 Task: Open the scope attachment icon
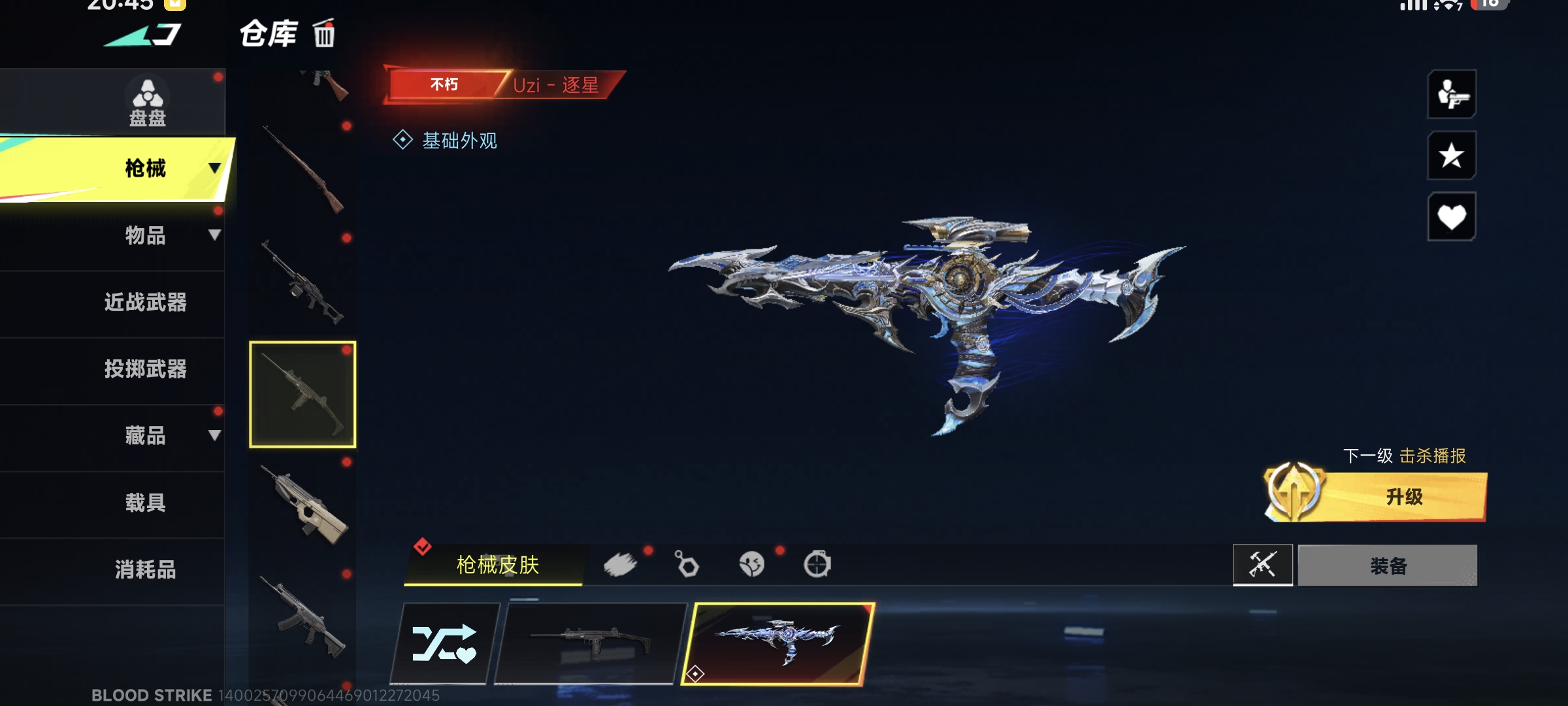(x=817, y=563)
